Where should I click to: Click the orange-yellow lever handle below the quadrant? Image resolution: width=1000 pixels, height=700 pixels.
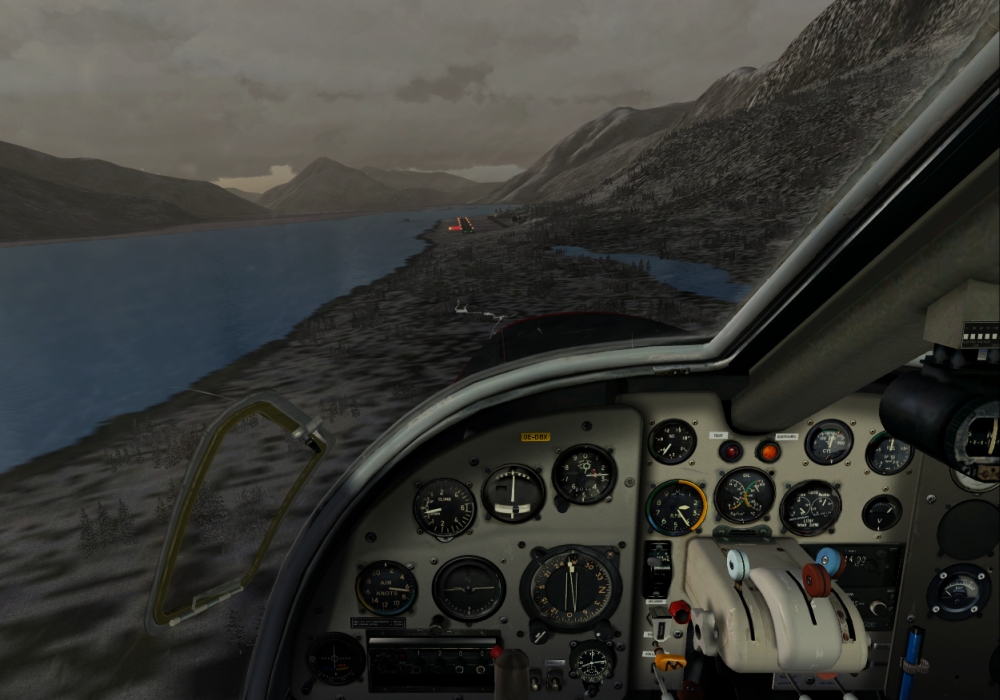tap(670, 661)
